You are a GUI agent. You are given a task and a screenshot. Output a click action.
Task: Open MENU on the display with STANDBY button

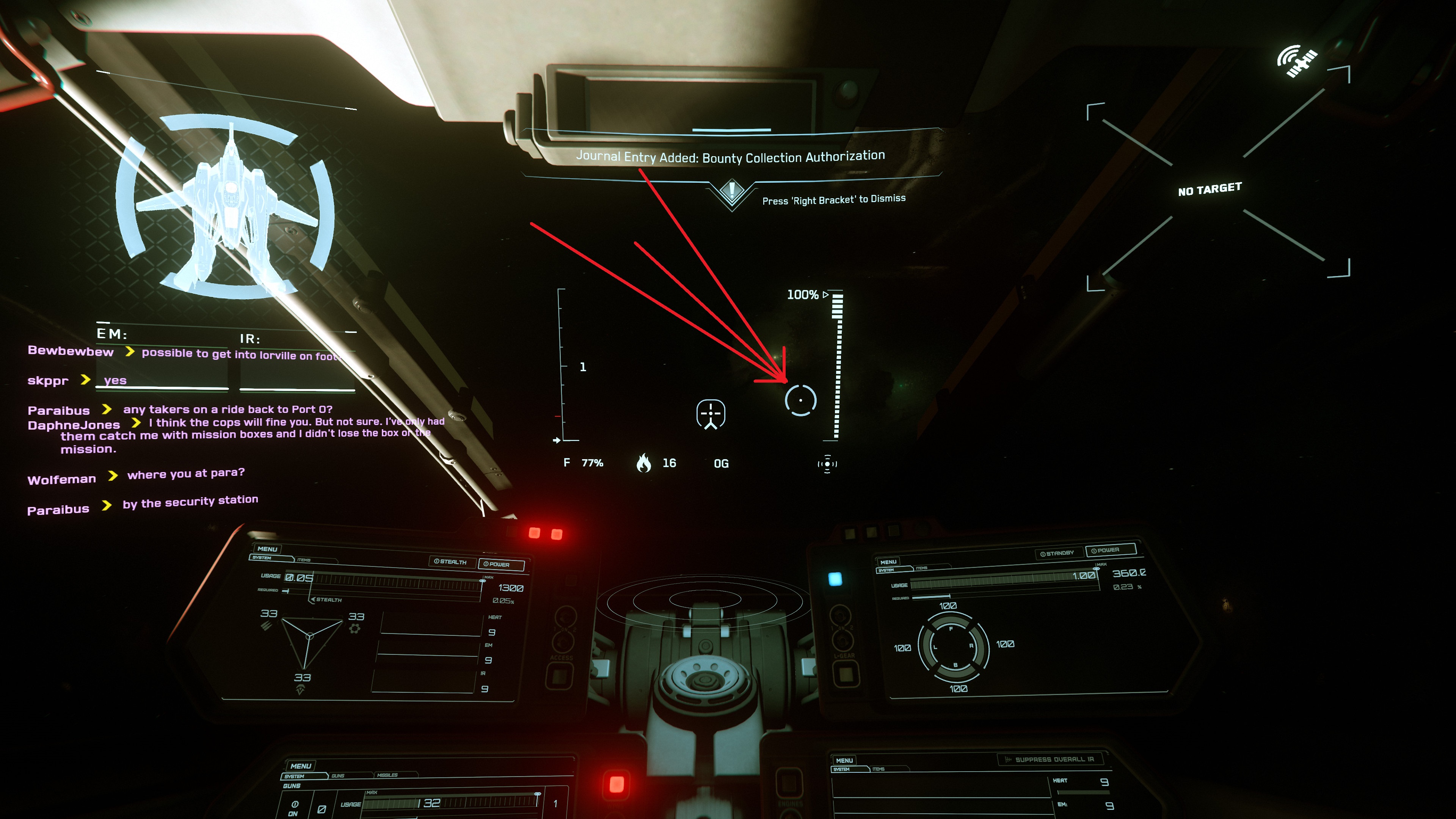point(888,562)
